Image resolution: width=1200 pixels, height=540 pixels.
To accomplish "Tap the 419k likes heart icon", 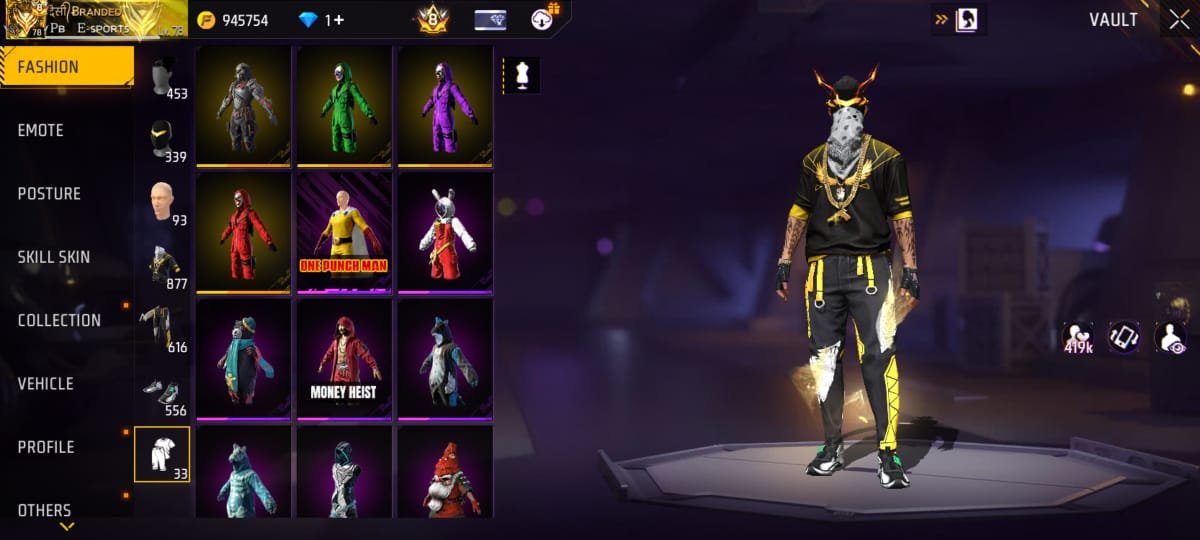I will coord(1078,337).
